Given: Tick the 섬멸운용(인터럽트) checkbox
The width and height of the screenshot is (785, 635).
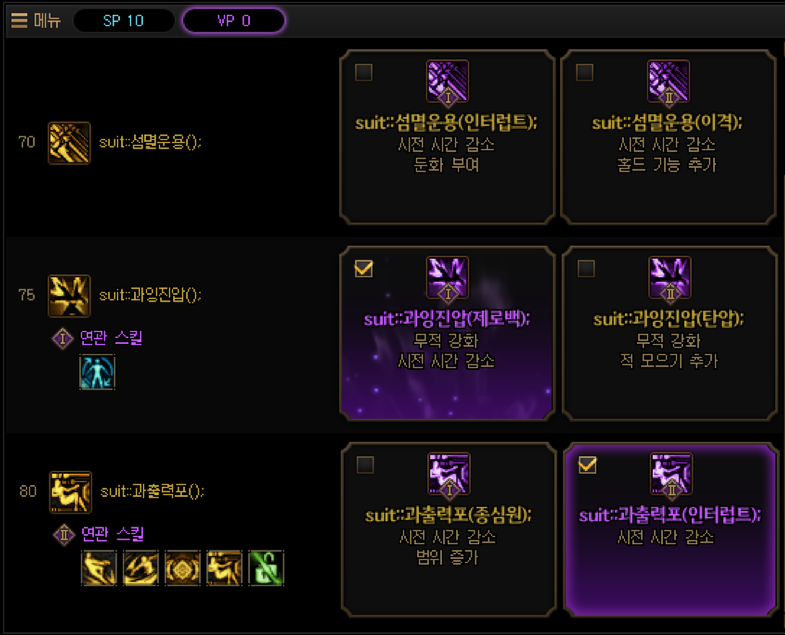Looking at the screenshot, I should (364, 72).
